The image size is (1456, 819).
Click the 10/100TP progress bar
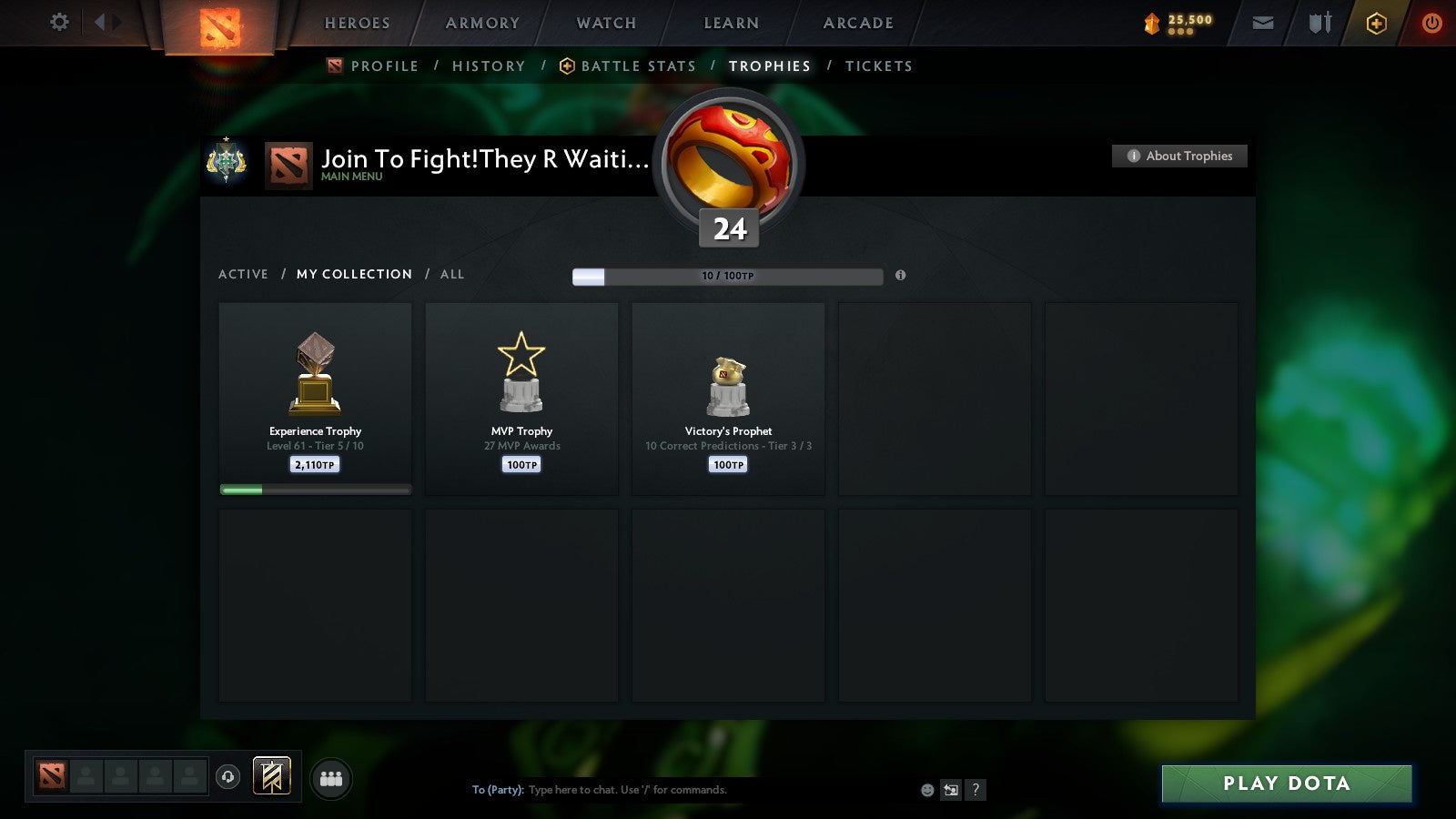point(728,276)
